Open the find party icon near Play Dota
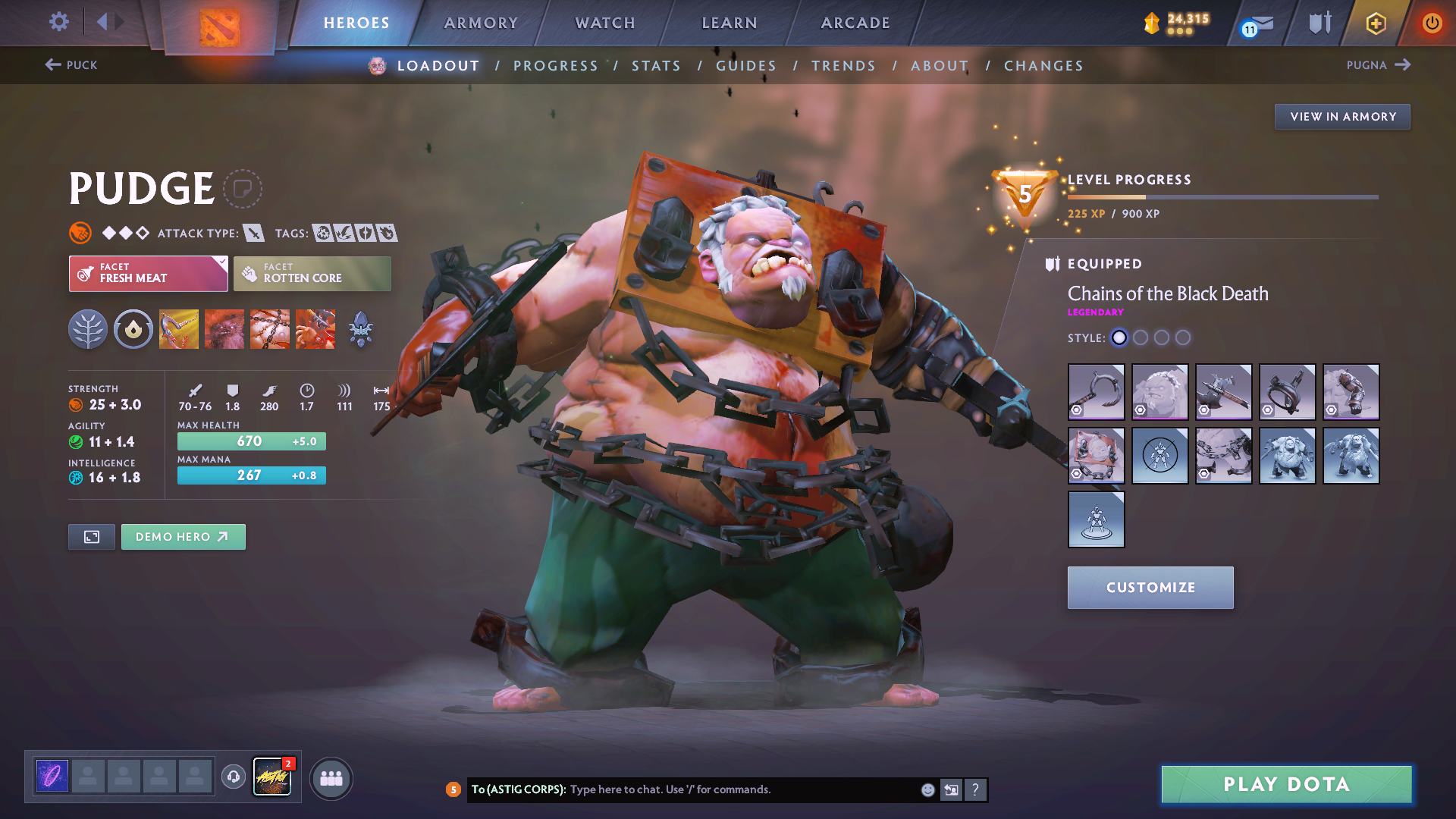The height and width of the screenshot is (819, 1456). tap(331, 777)
